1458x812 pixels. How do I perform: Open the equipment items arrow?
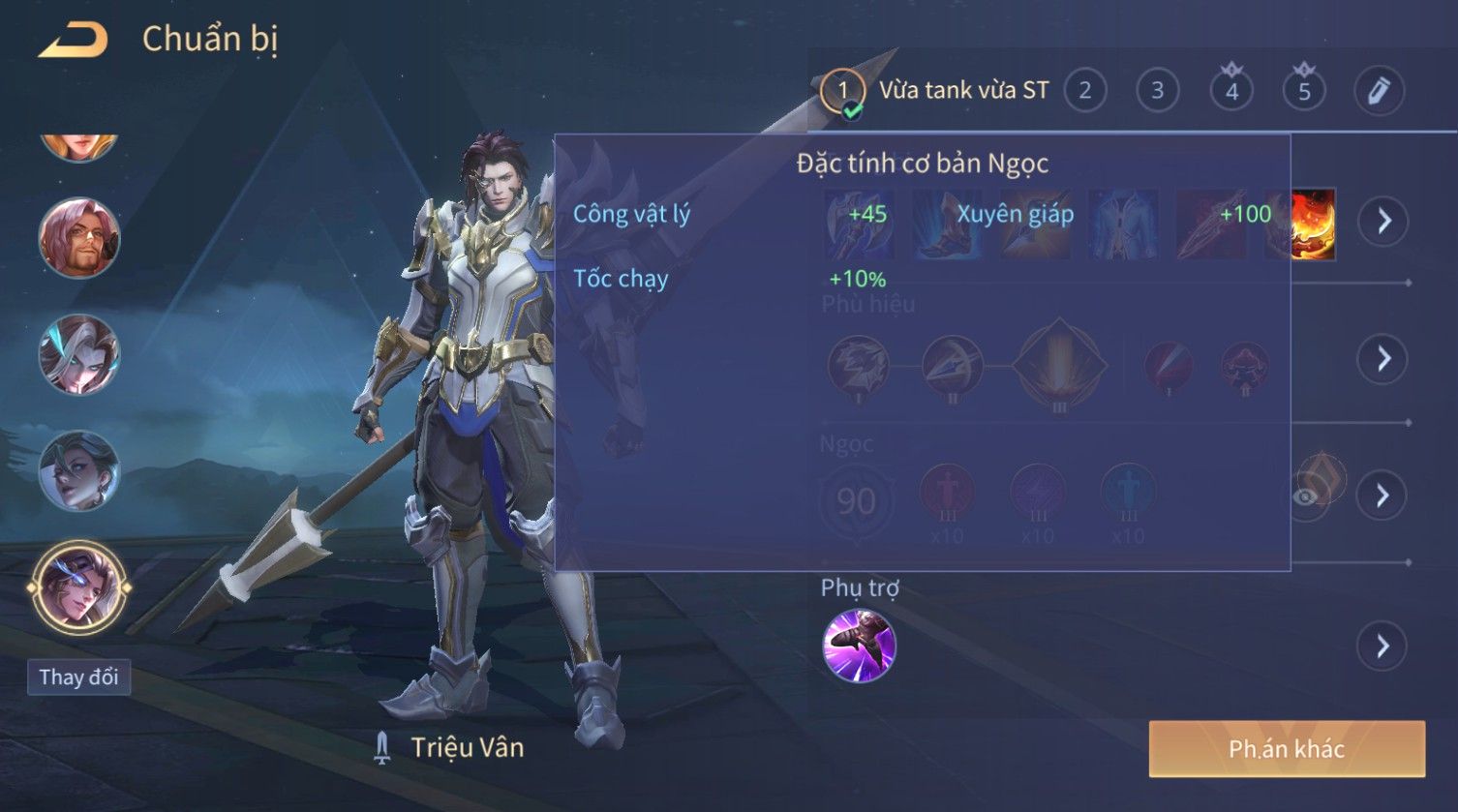point(1383,221)
